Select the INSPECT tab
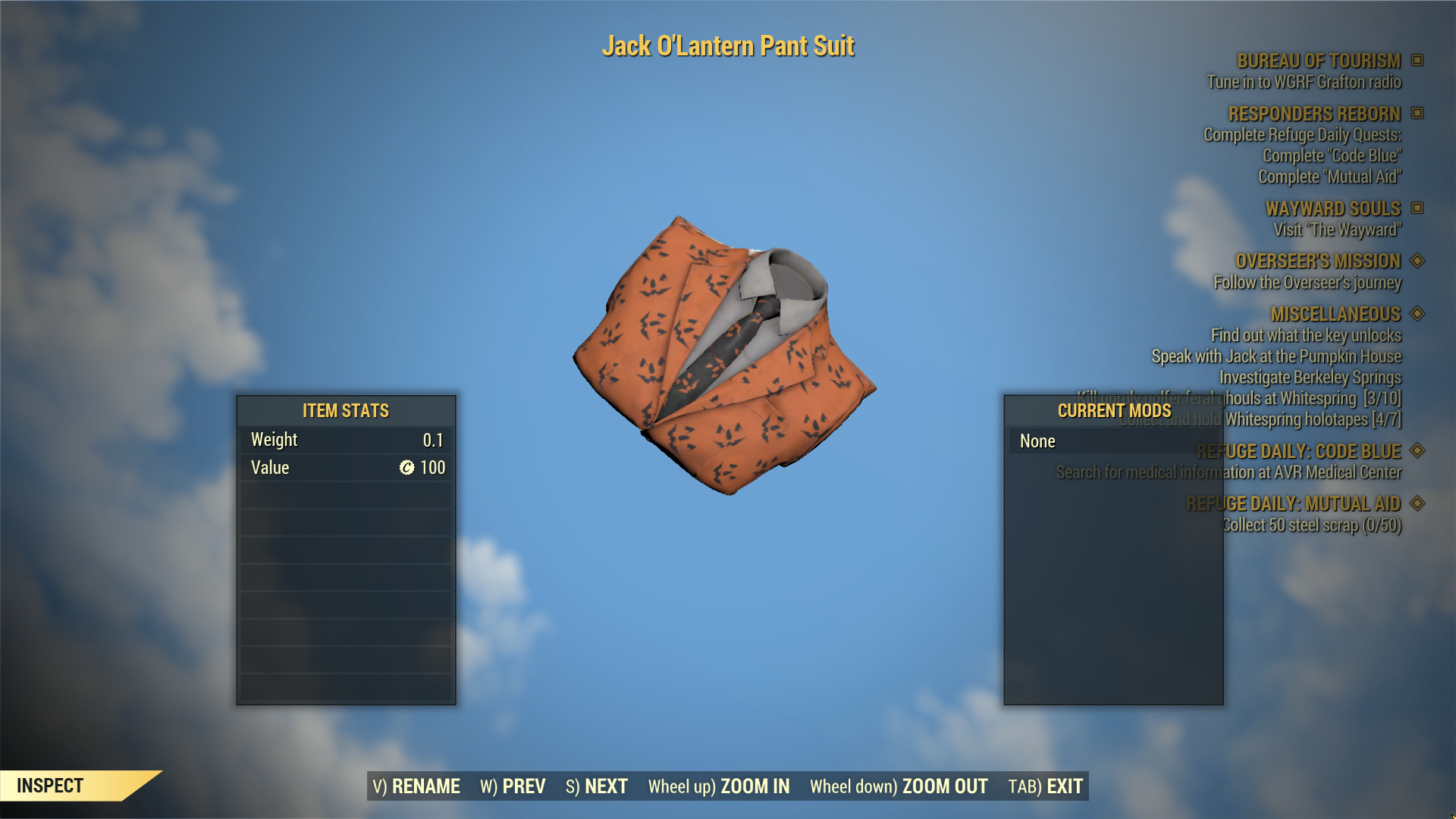1456x819 pixels. pos(49,786)
